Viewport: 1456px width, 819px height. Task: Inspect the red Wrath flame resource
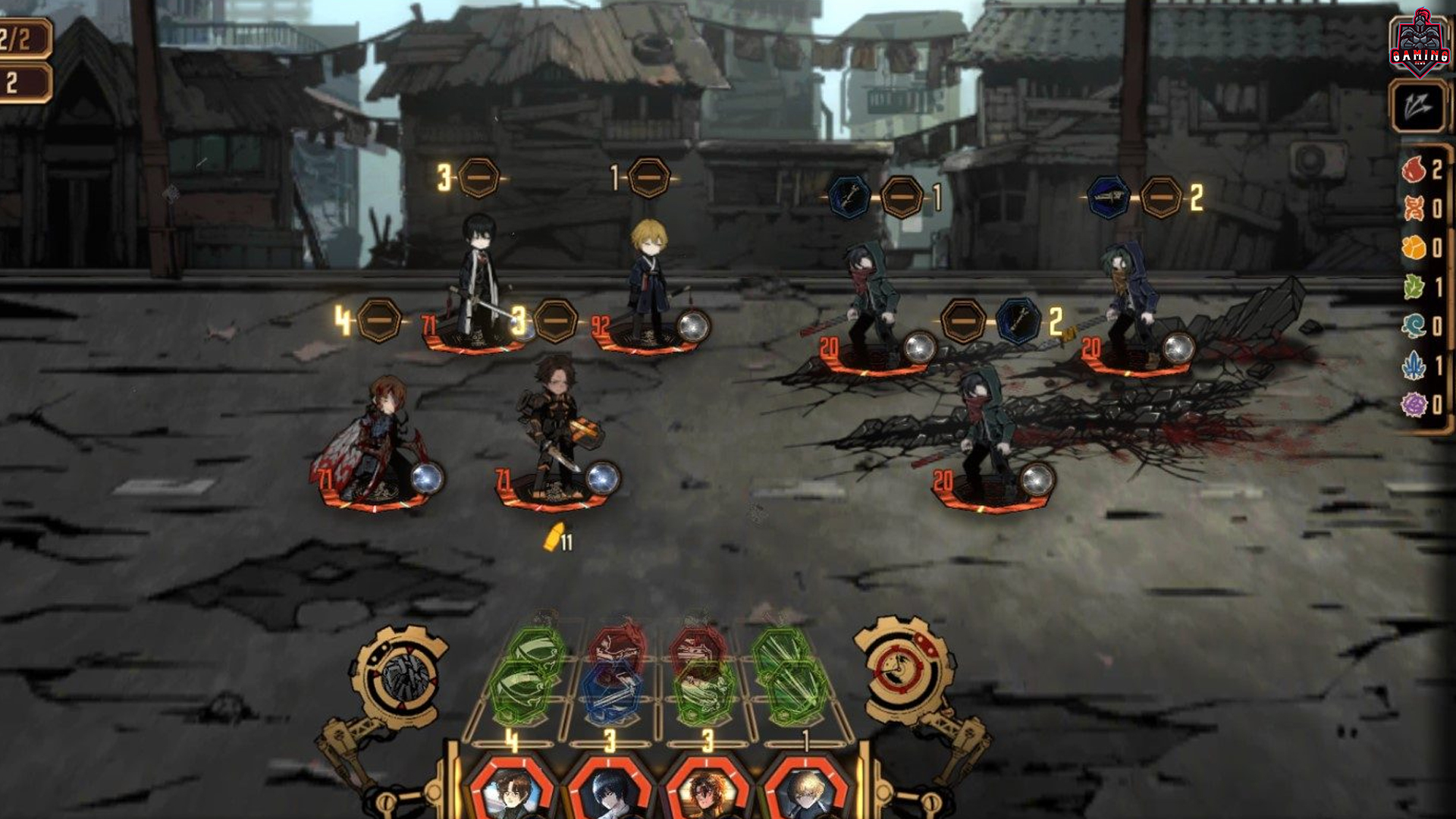1414,170
